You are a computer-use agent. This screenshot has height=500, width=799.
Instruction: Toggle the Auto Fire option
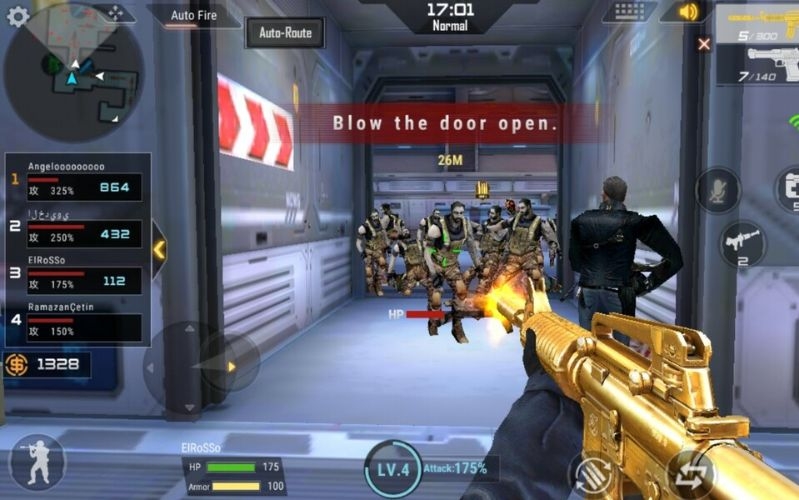pyautogui.click(x=194, y=16)
